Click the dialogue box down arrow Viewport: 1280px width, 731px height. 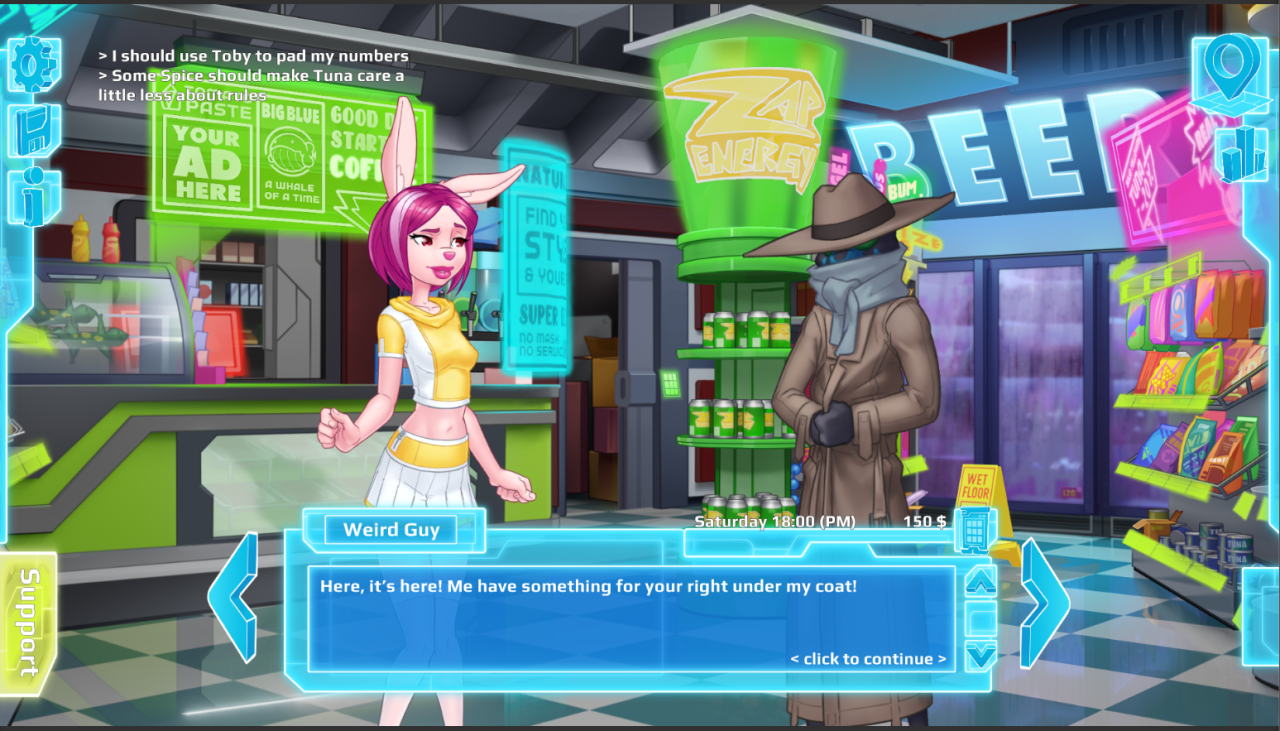point(980,655)
